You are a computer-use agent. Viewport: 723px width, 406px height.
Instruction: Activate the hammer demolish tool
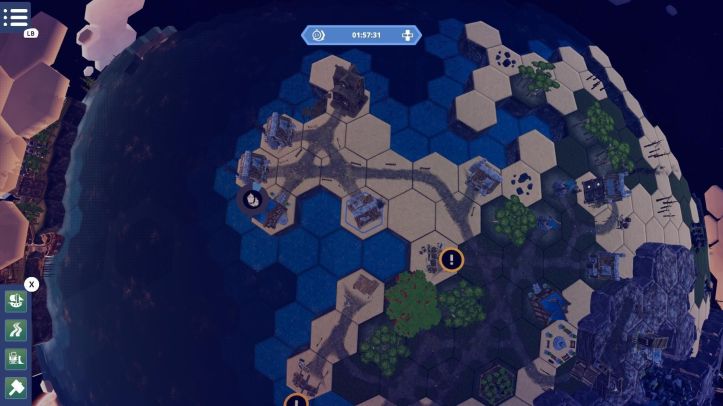click(x=16, y=388)
